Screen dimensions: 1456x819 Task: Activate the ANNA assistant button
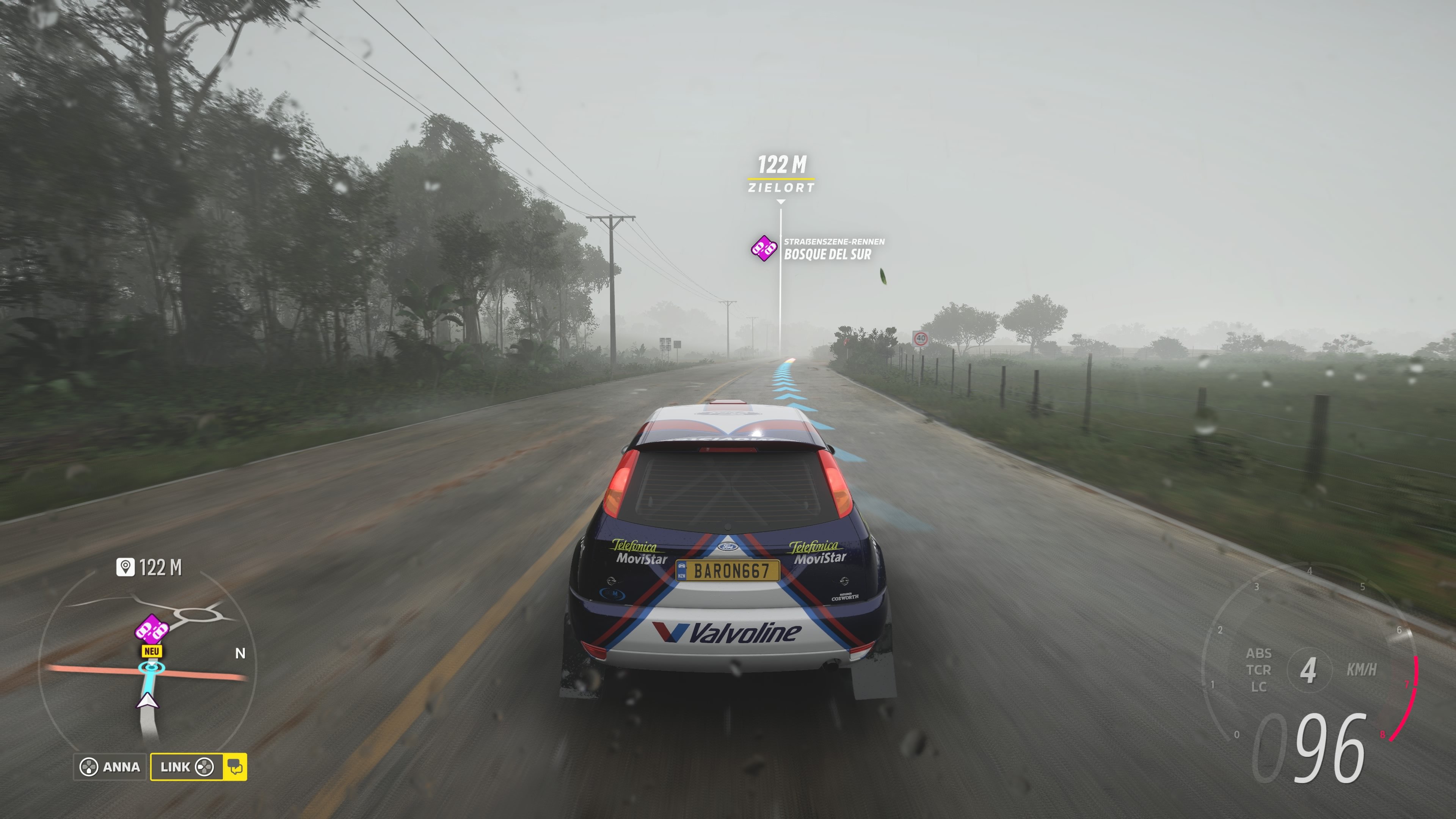pos(111,767)
